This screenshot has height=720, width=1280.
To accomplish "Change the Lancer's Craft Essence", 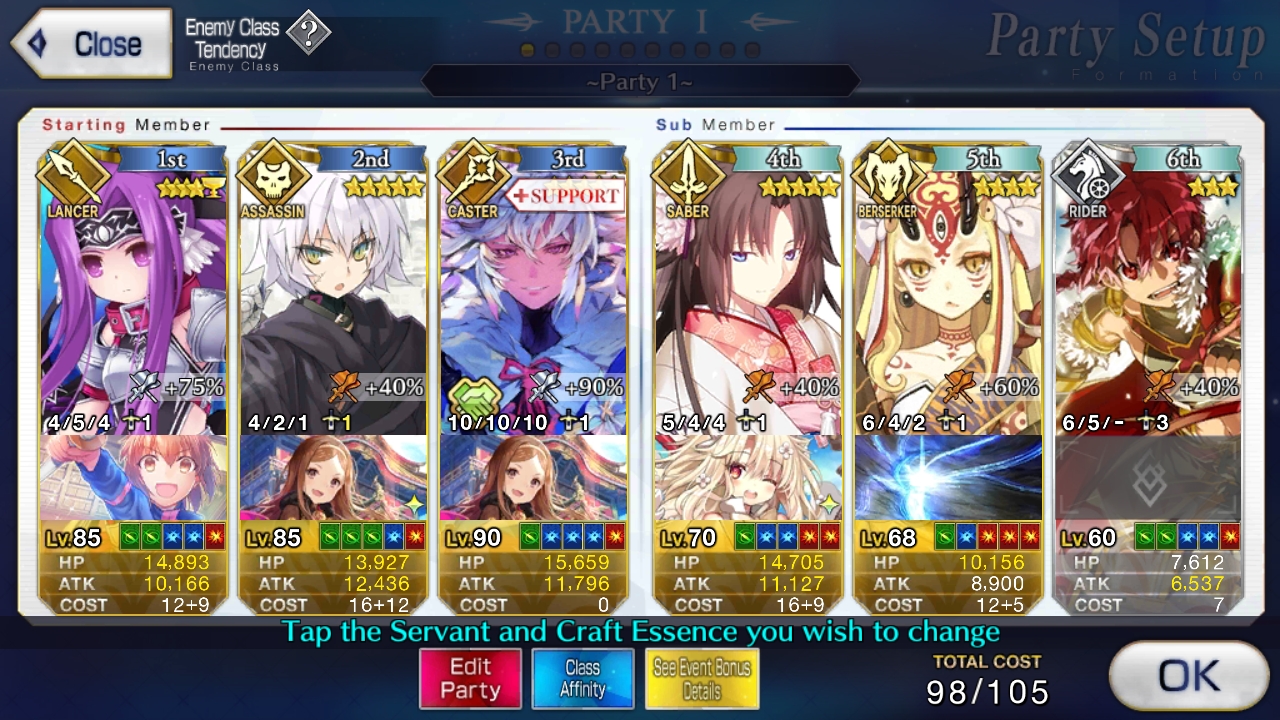I will click(133, 478).
